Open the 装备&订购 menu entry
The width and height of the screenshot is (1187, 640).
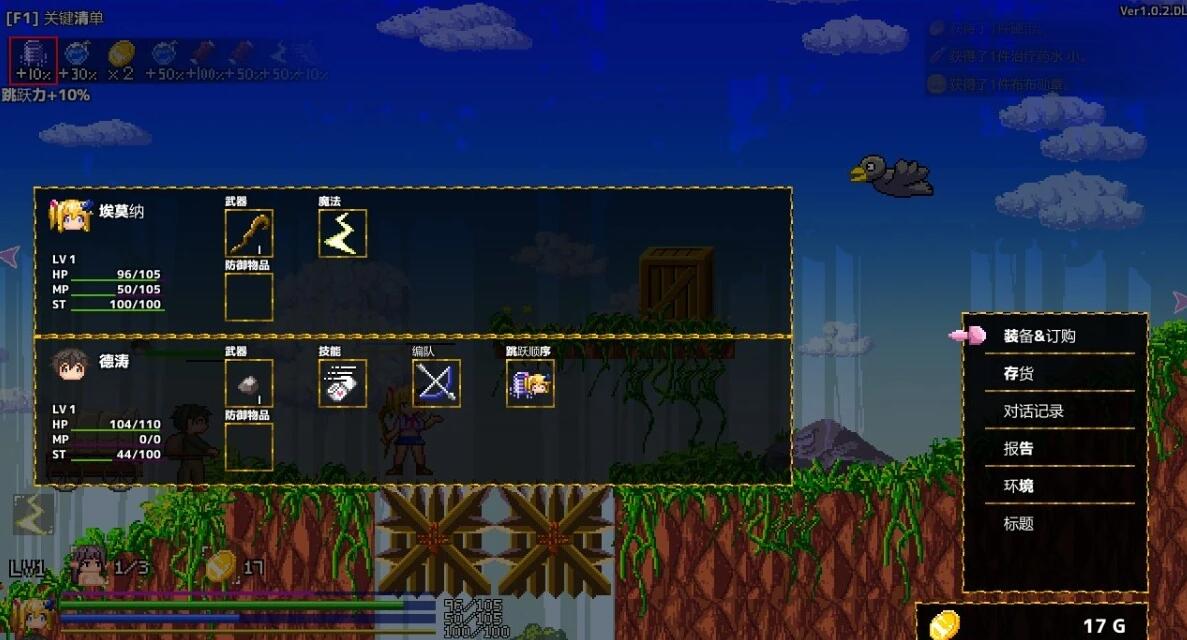pyautogui.click(x=1039, y=336)
